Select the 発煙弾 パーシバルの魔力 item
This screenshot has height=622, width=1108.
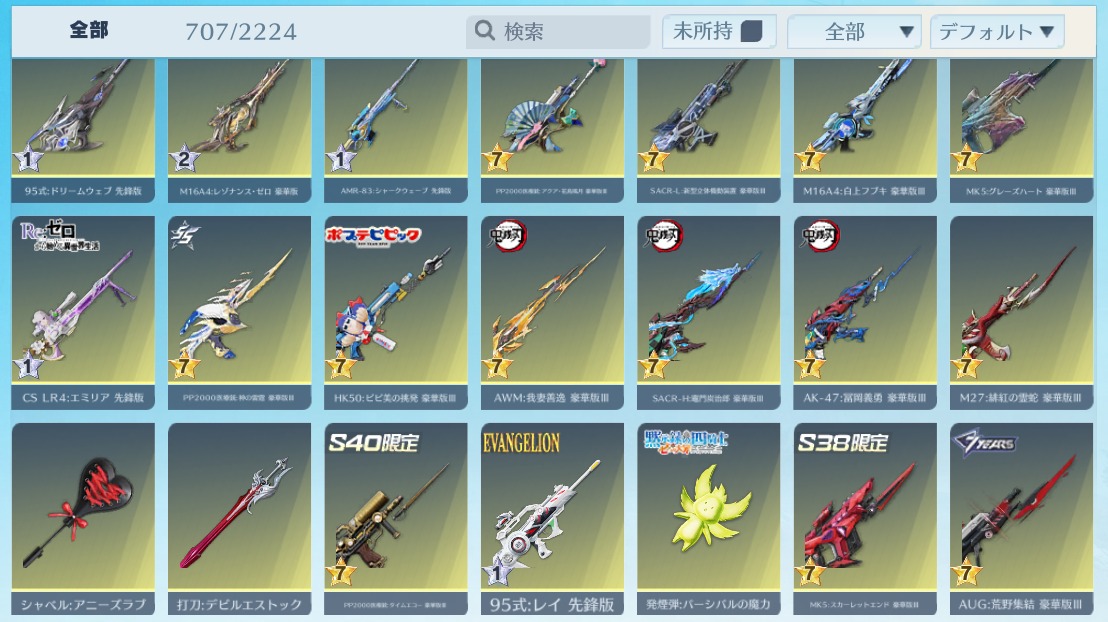click(x=709, y=515)
